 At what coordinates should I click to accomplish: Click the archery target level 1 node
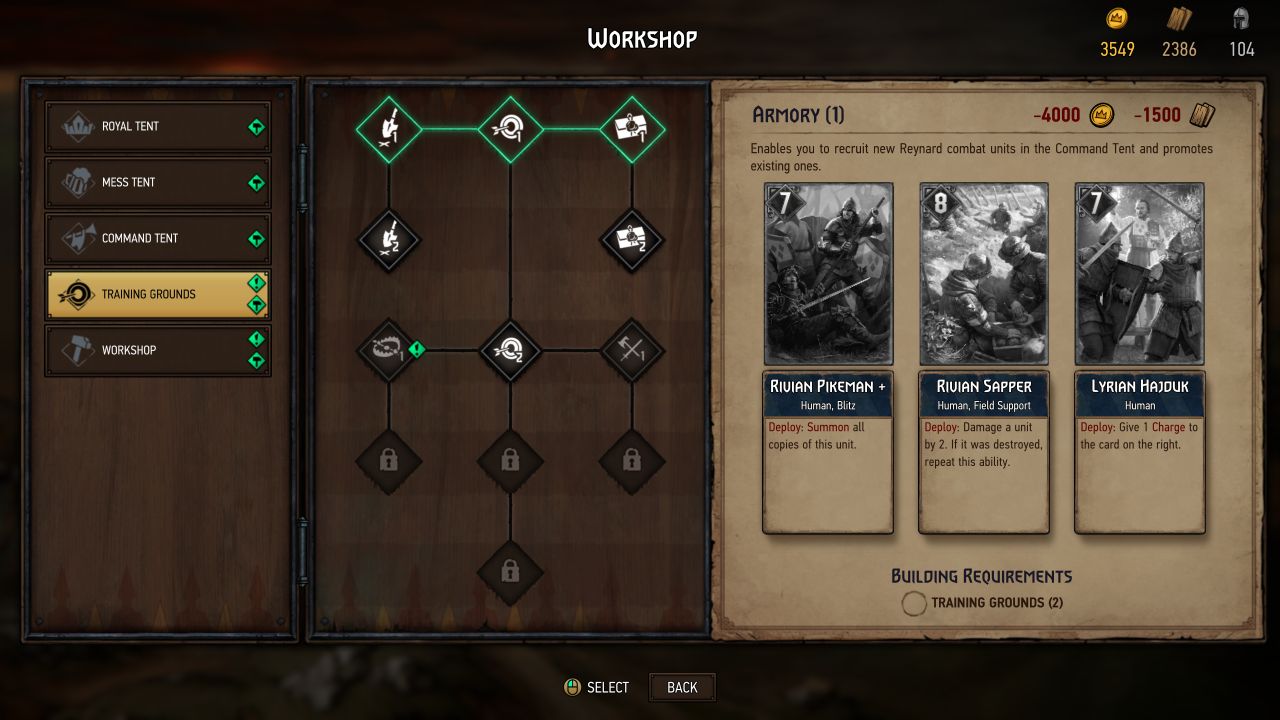510,129
